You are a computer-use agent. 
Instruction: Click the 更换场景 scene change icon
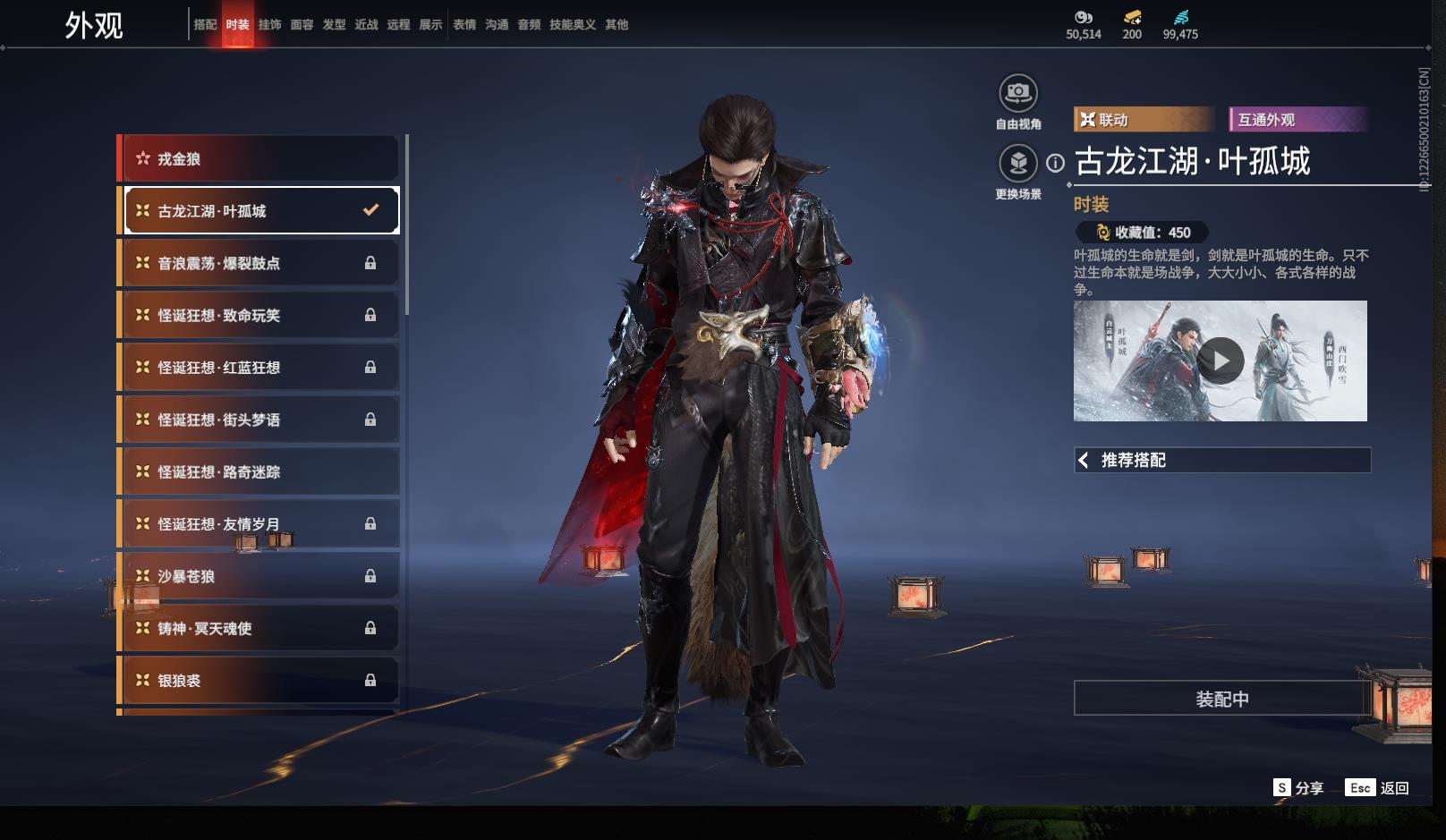(1017, 164)
